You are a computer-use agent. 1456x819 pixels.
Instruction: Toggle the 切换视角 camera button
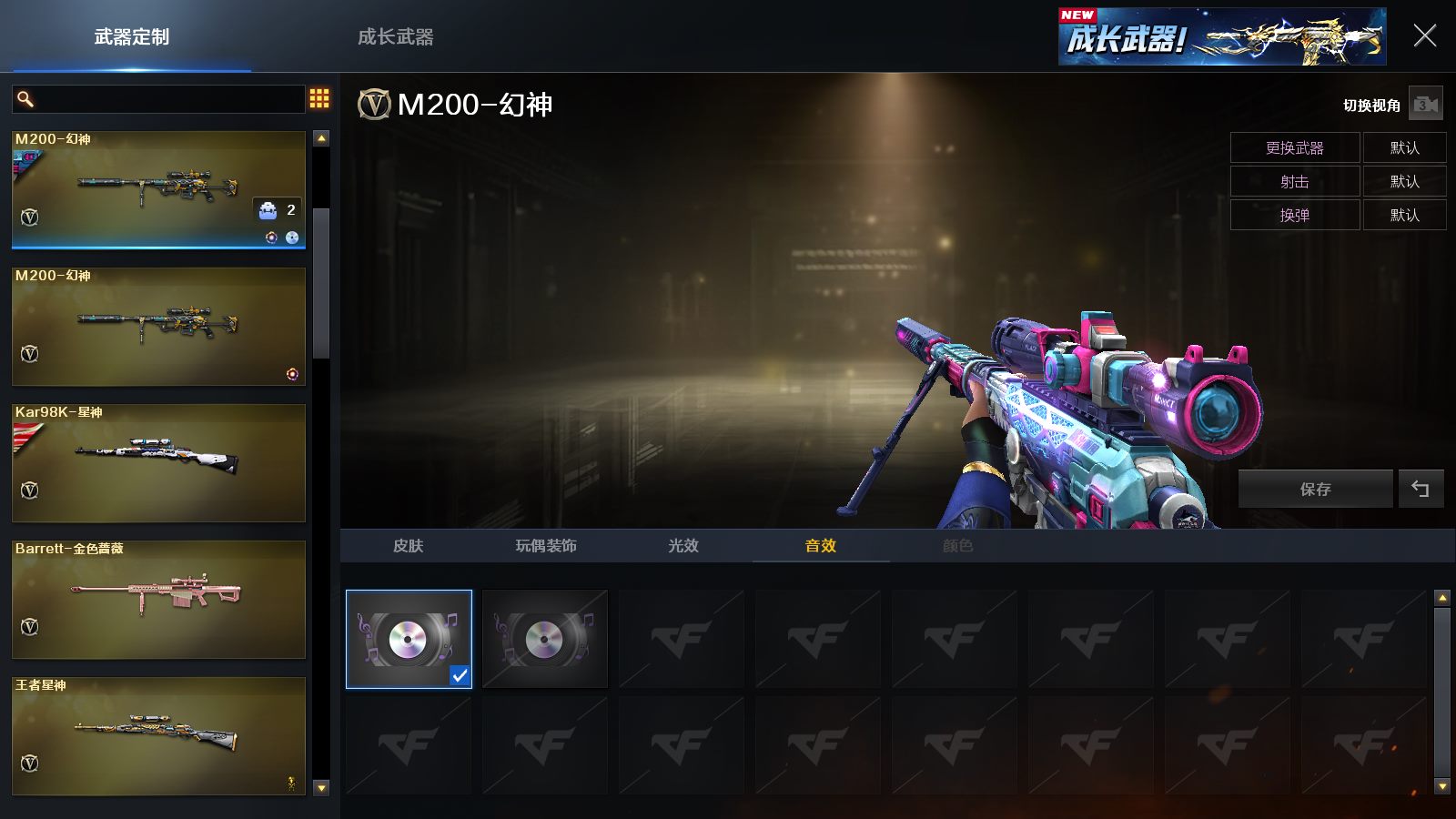[1425, 105]
